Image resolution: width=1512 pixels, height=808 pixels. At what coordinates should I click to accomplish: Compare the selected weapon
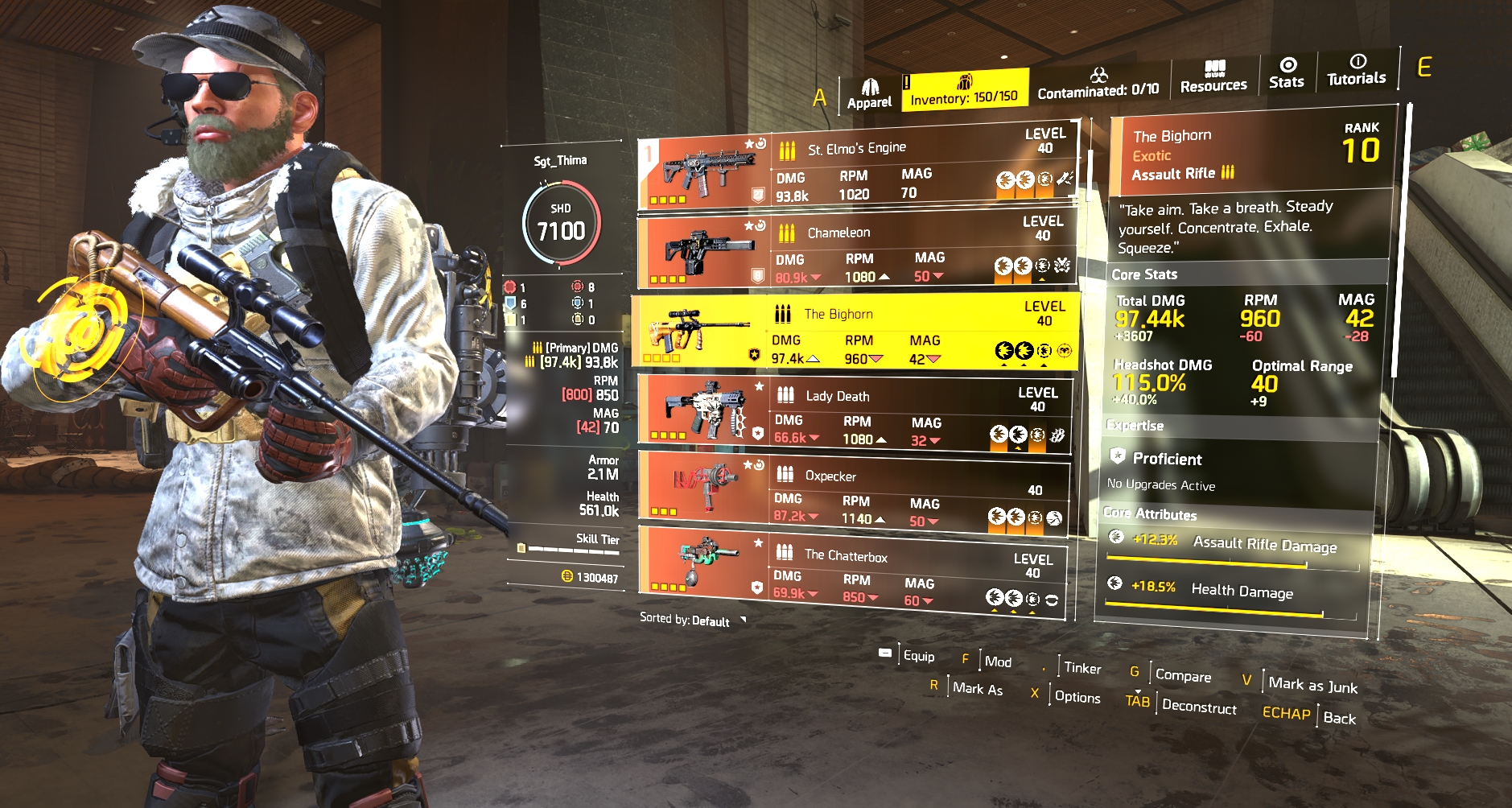tap(1182, 676)
